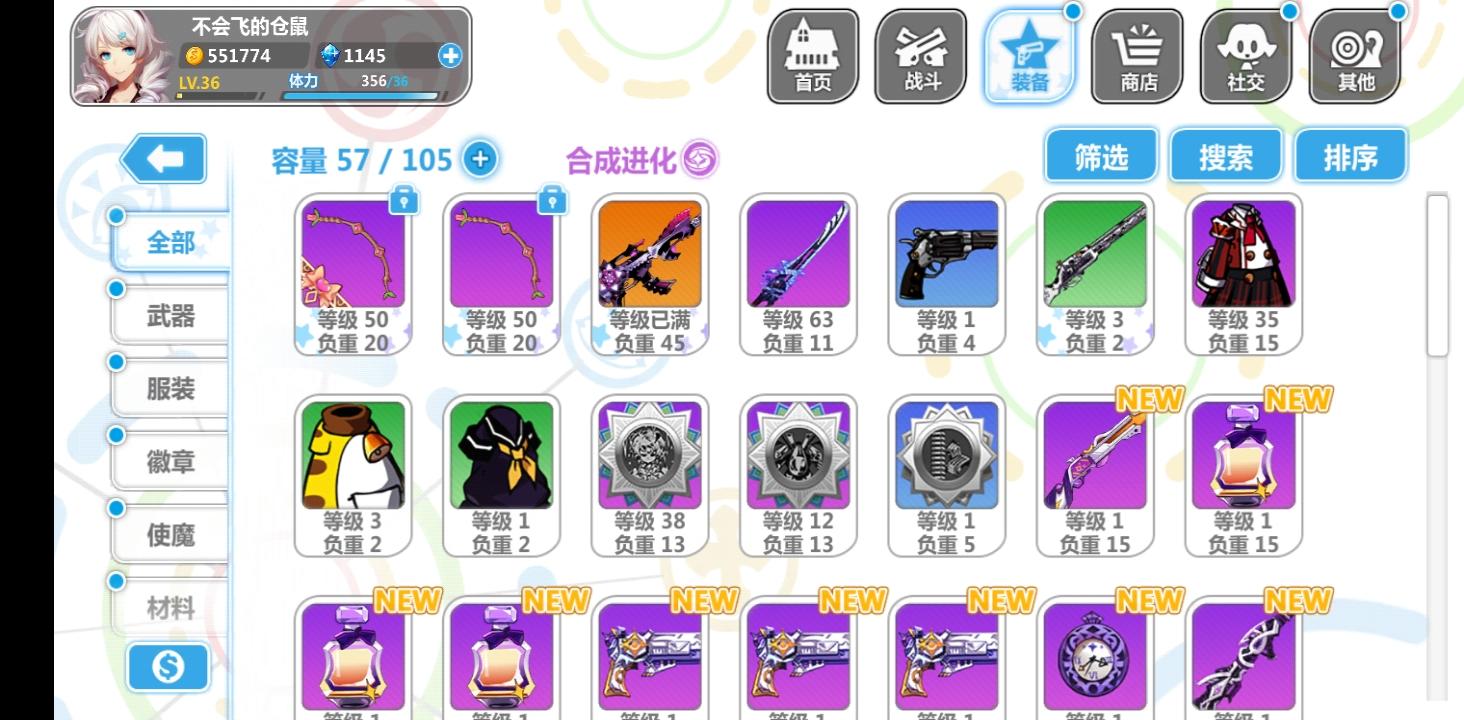The width and height of the screenshot is (1464, 720).
Task: Click the highlighted 装备 equipment icon
Action: pos(1029,55)
